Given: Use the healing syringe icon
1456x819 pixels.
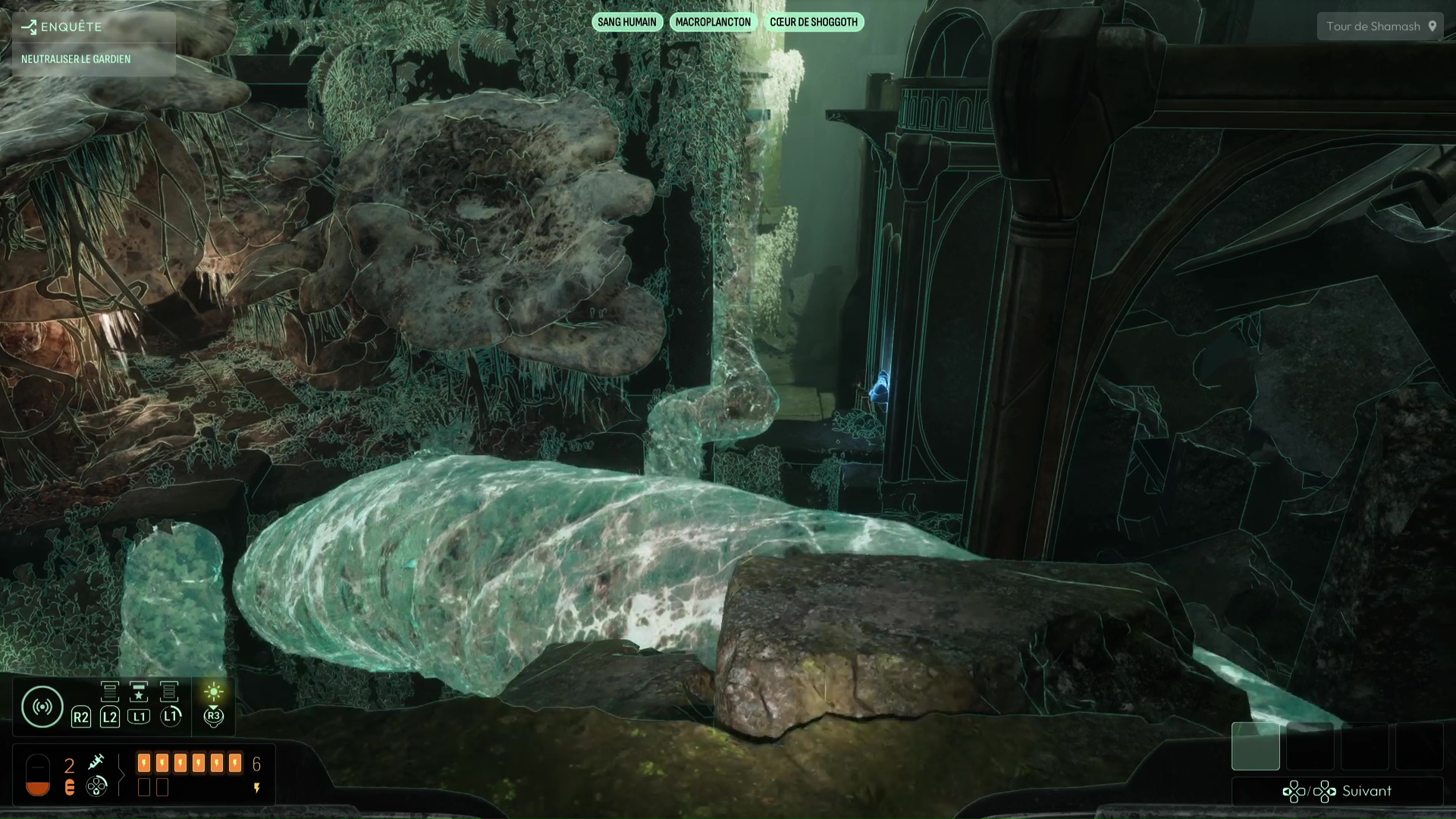Looking at the screenshot, I should pyautogui.click(x=96, y=761).
